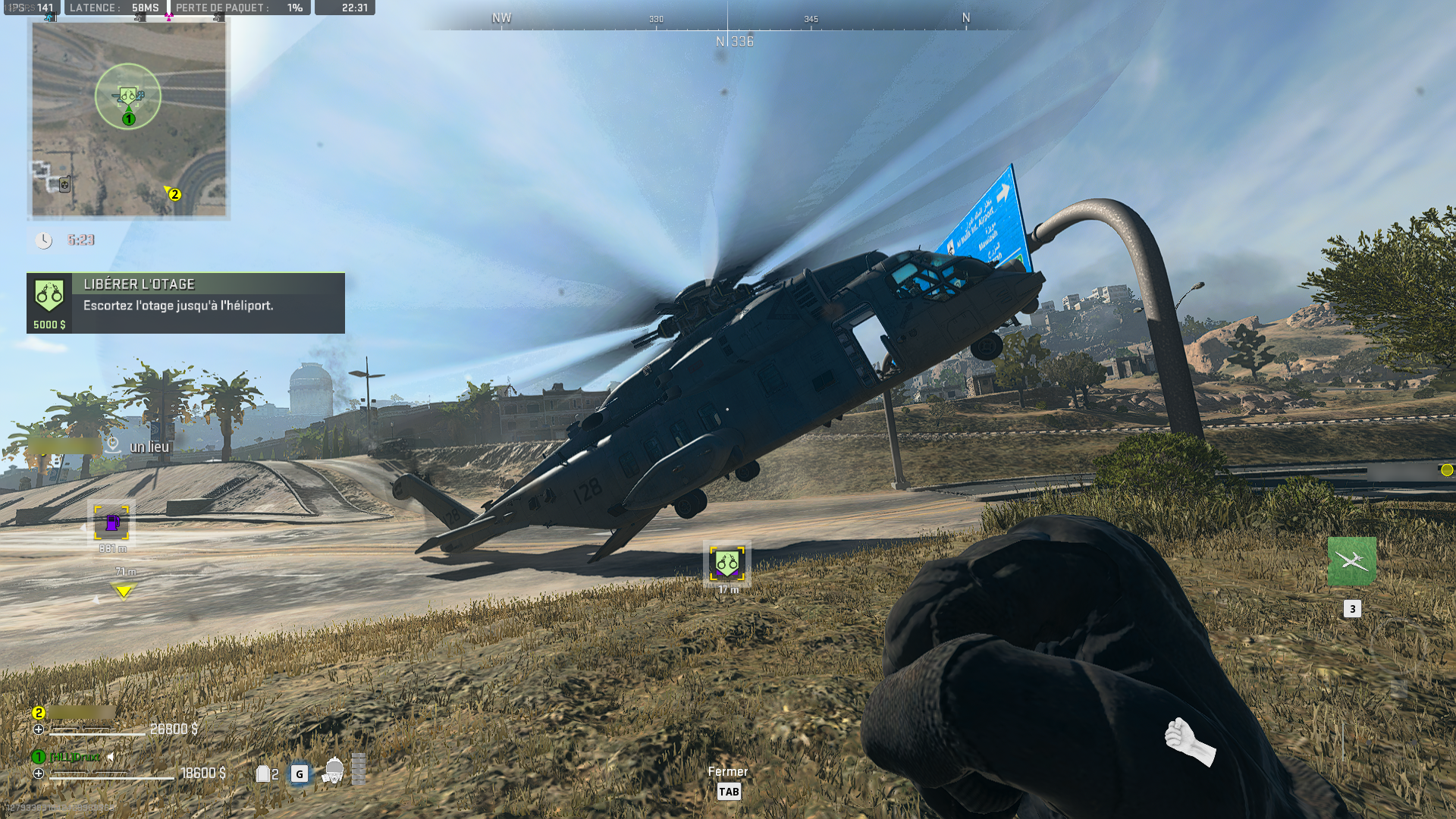This screenshot has width=1456, height=819.
Task: Click [HLL]Druxt's health bar
Action: [x=114, y=780]
